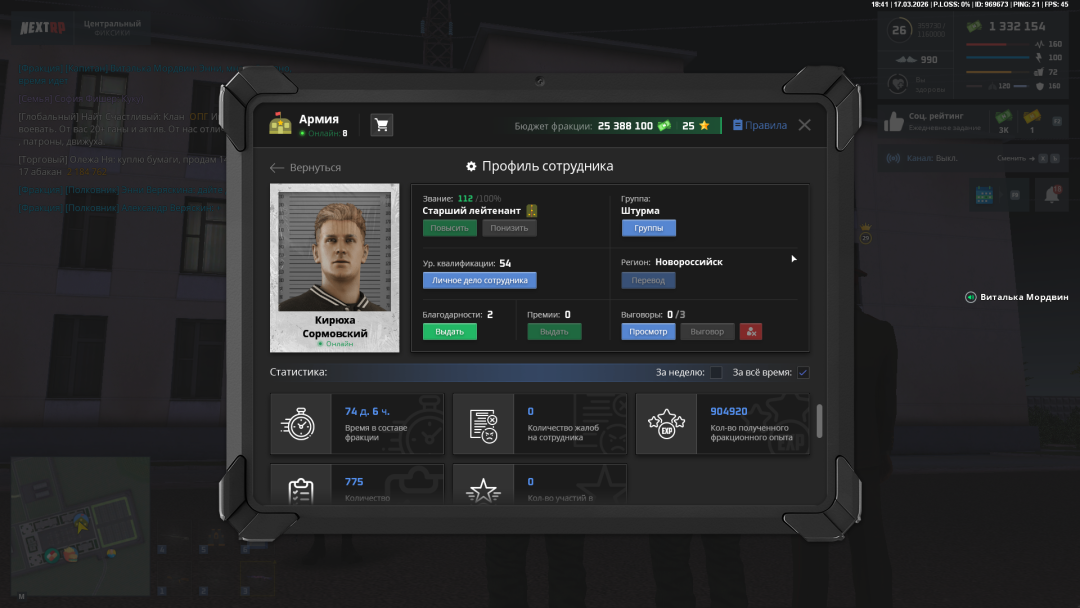Open the calendar icon on the HUD
1080x608 pixels.
pos(983,195)
